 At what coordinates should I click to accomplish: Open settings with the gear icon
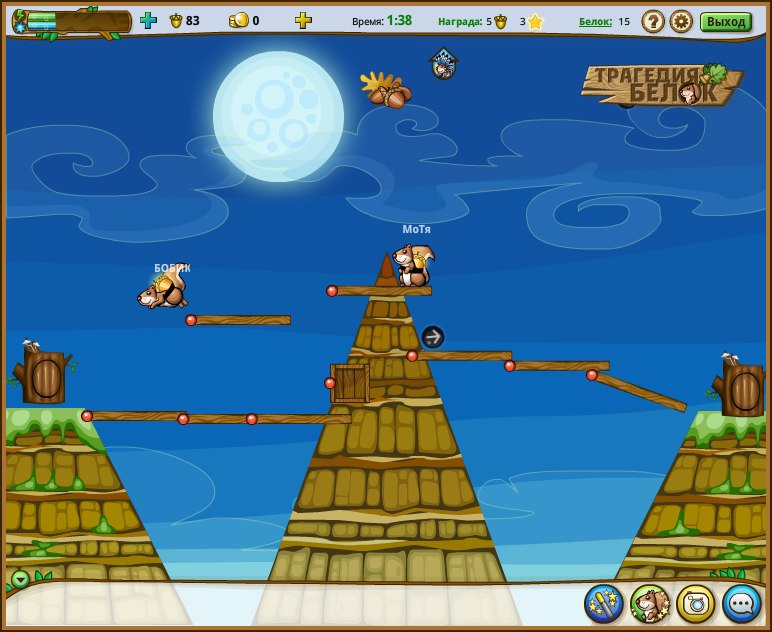click(681, 21)
